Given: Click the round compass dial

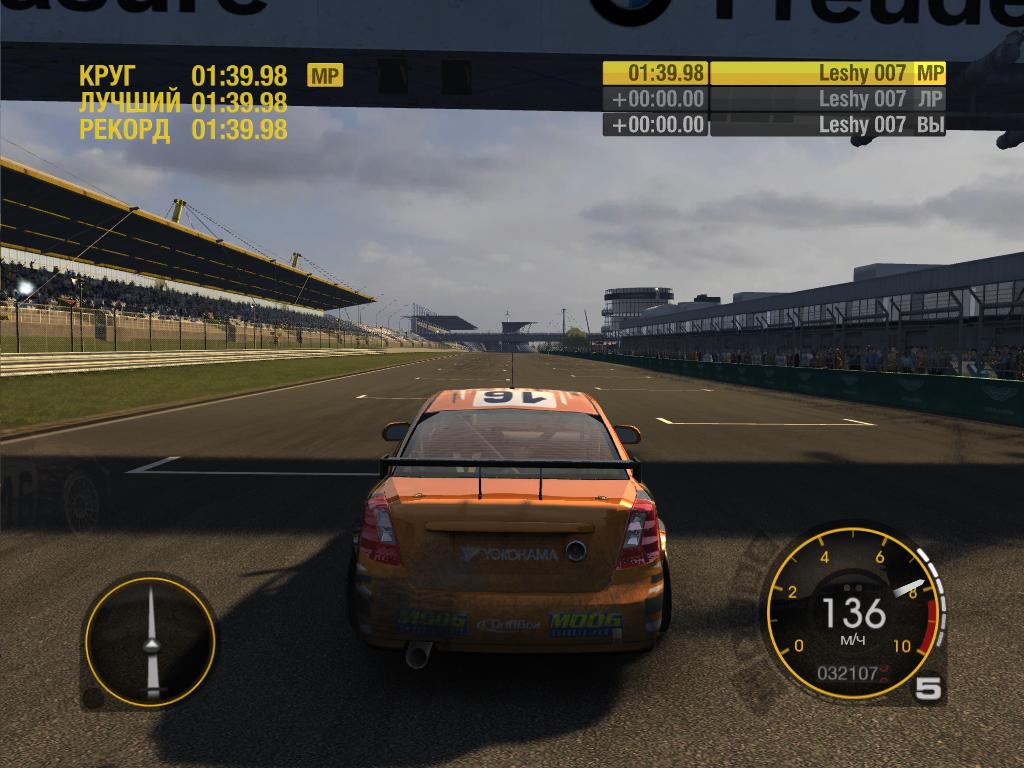Looking at the screenshot, I should pos(151,641).
